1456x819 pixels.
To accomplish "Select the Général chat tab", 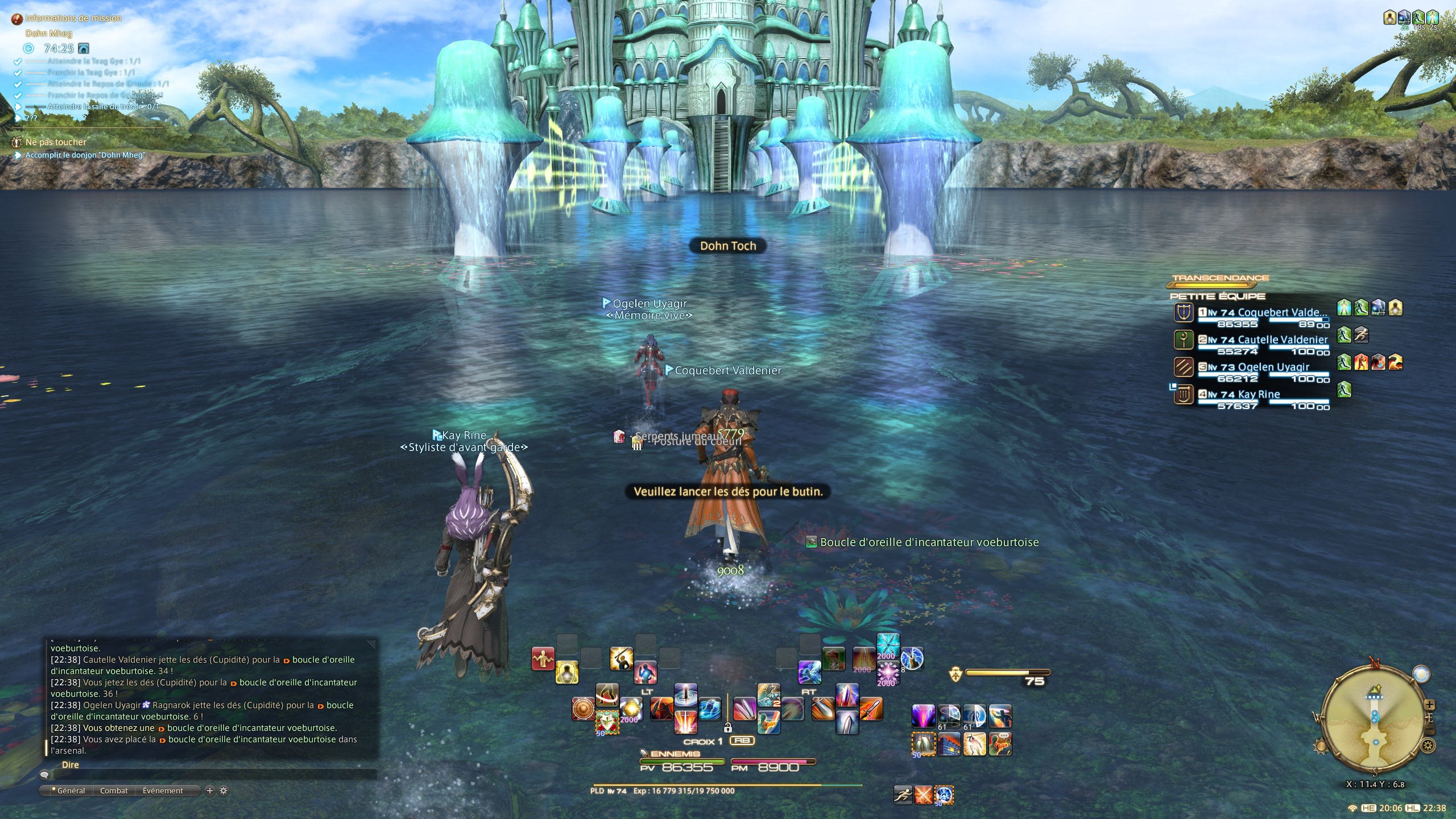I will pos(71,791).
